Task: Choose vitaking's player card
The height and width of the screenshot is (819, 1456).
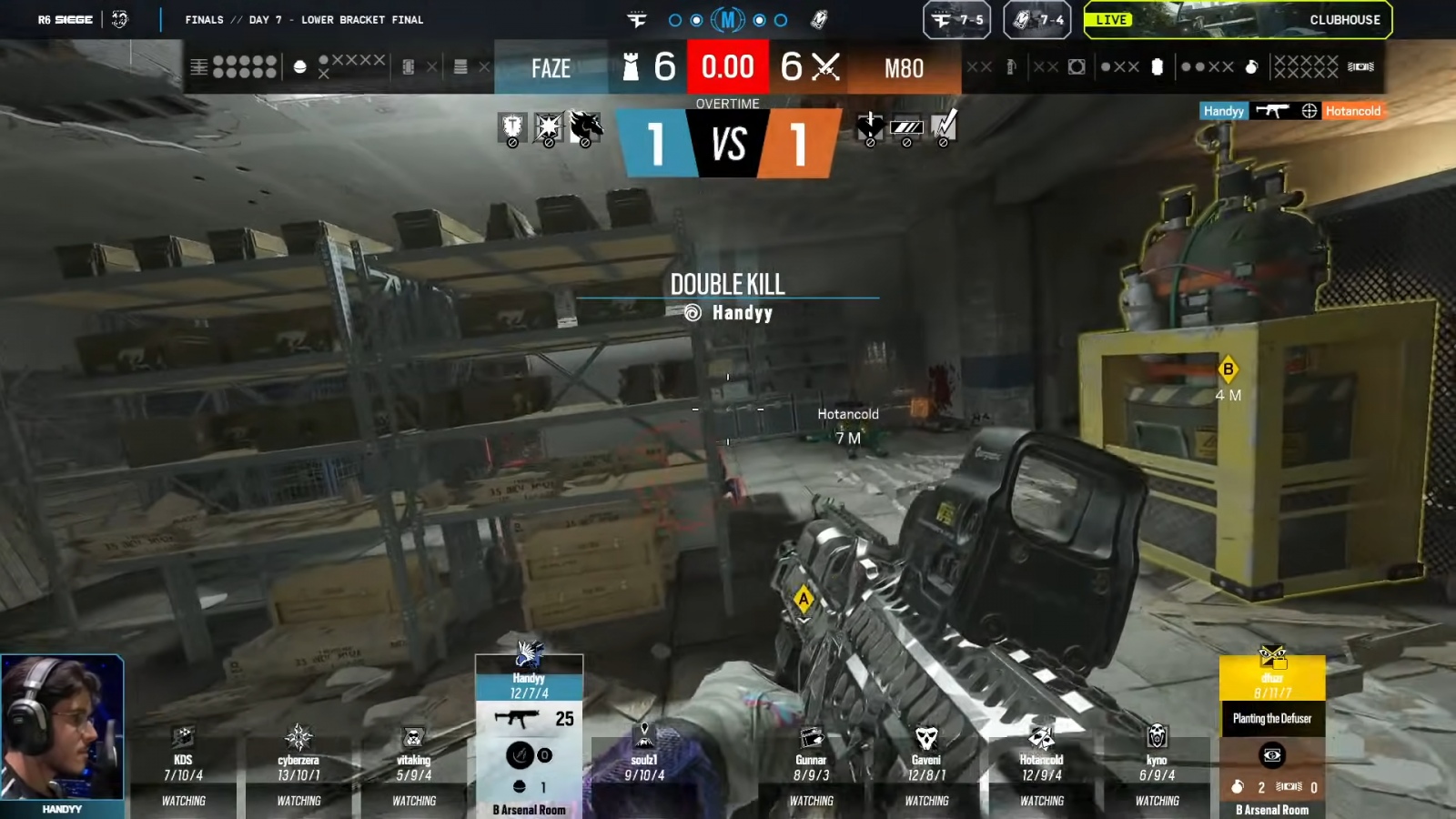Action: [x=414, y=769]
